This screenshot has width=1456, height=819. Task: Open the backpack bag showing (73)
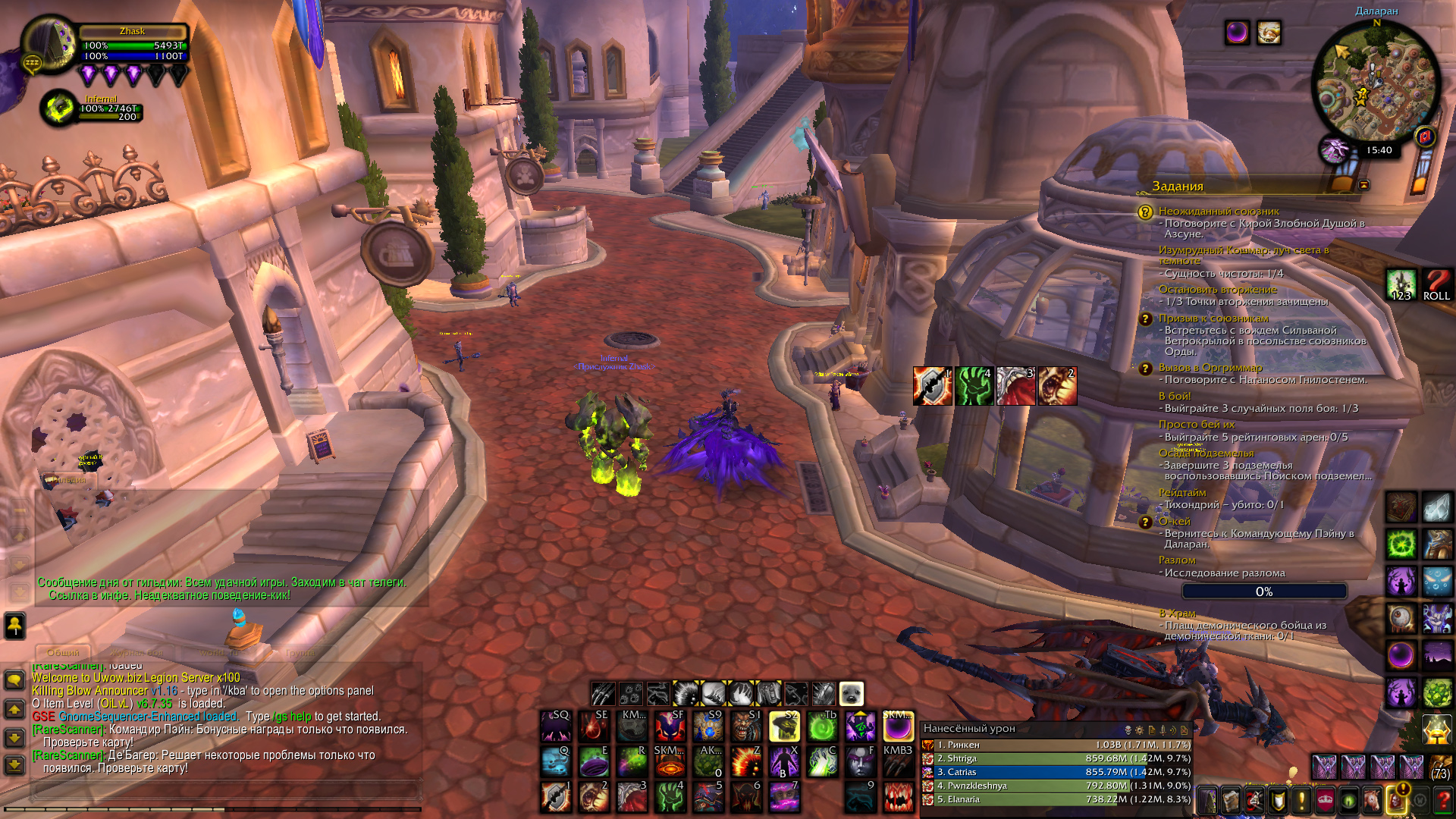point(1439,767)
